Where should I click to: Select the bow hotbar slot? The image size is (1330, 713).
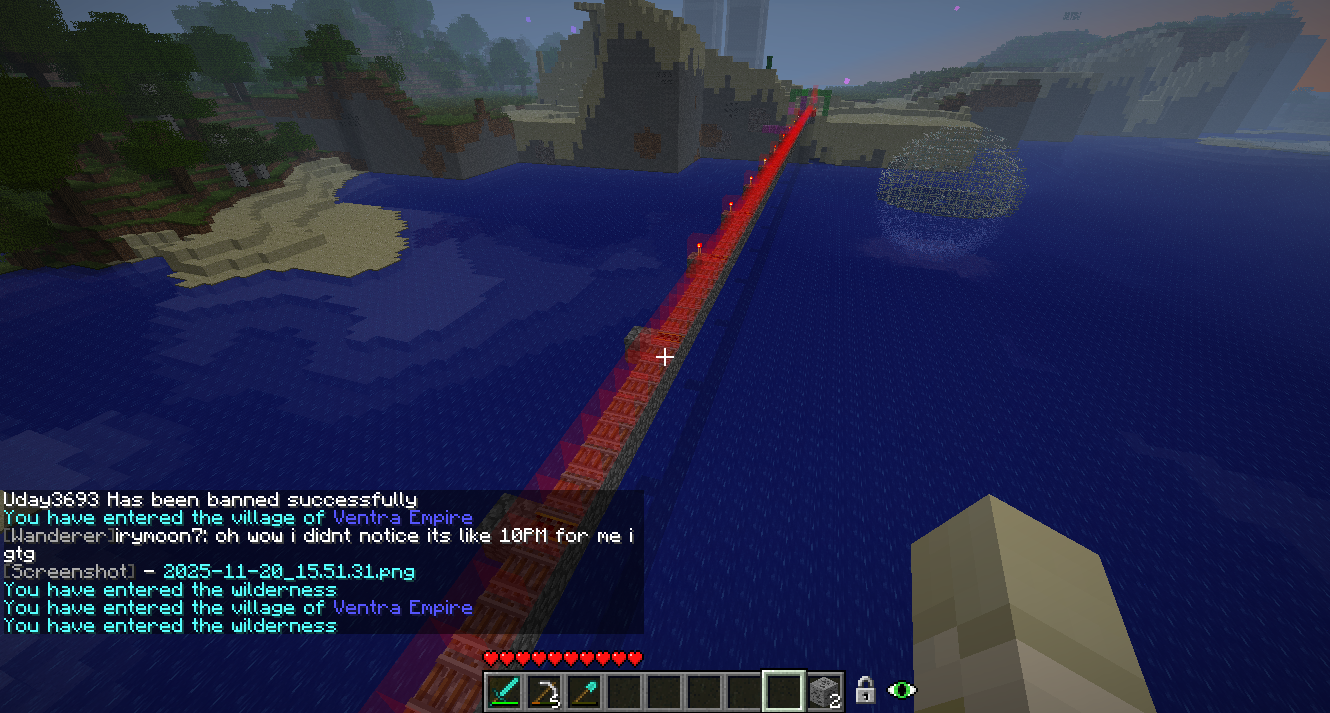545,691
